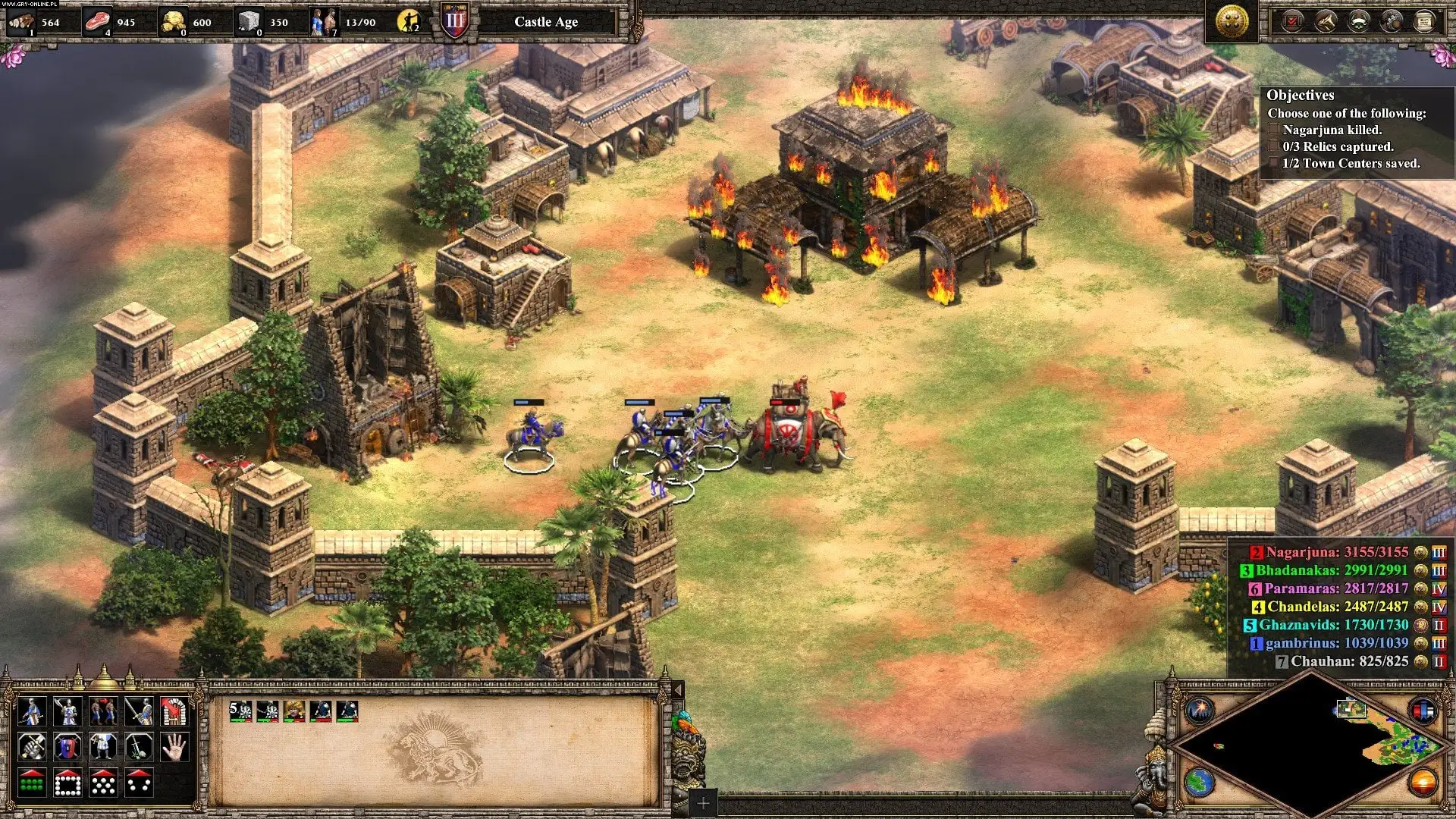The image size is (1456, 819).
Task: Open the Diplomacy screen
Action: coord(1358,20)
